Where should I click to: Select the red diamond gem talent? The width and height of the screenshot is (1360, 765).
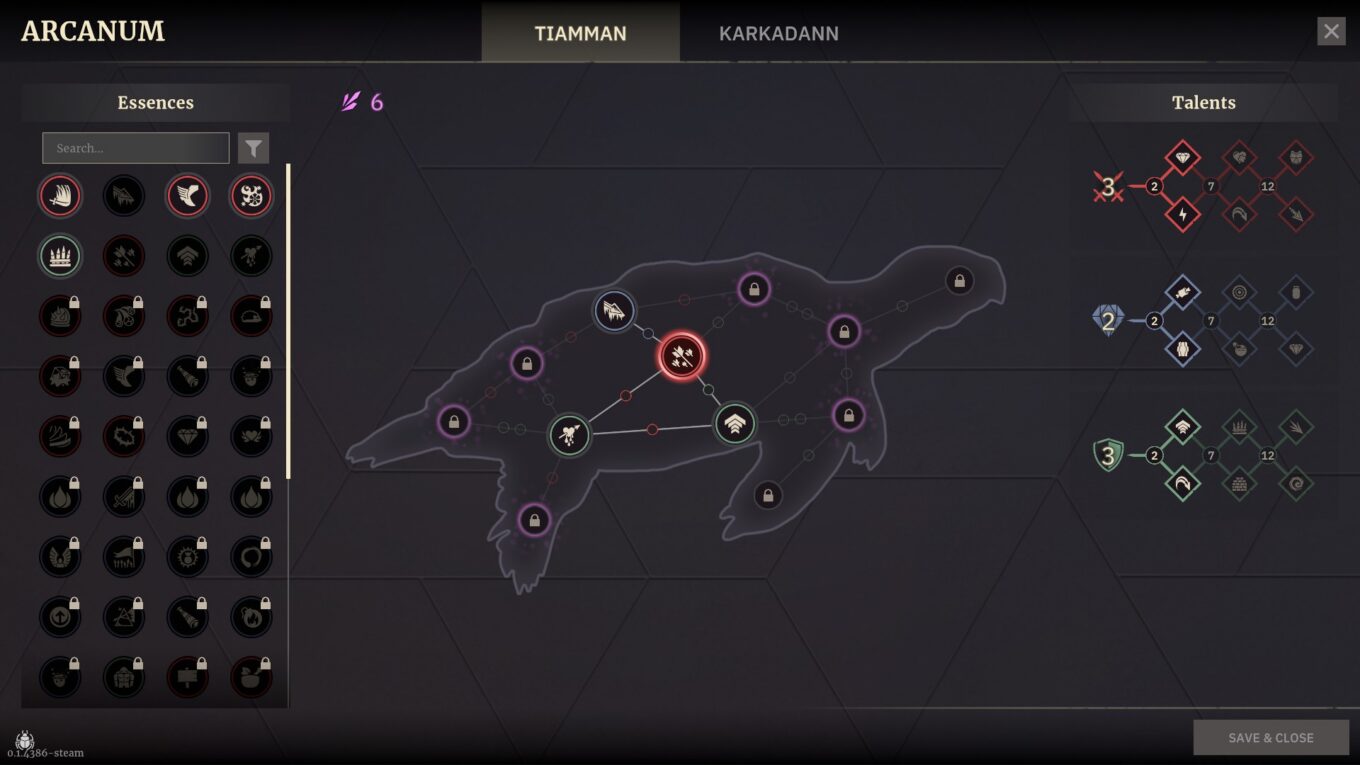pos(1182,158)
